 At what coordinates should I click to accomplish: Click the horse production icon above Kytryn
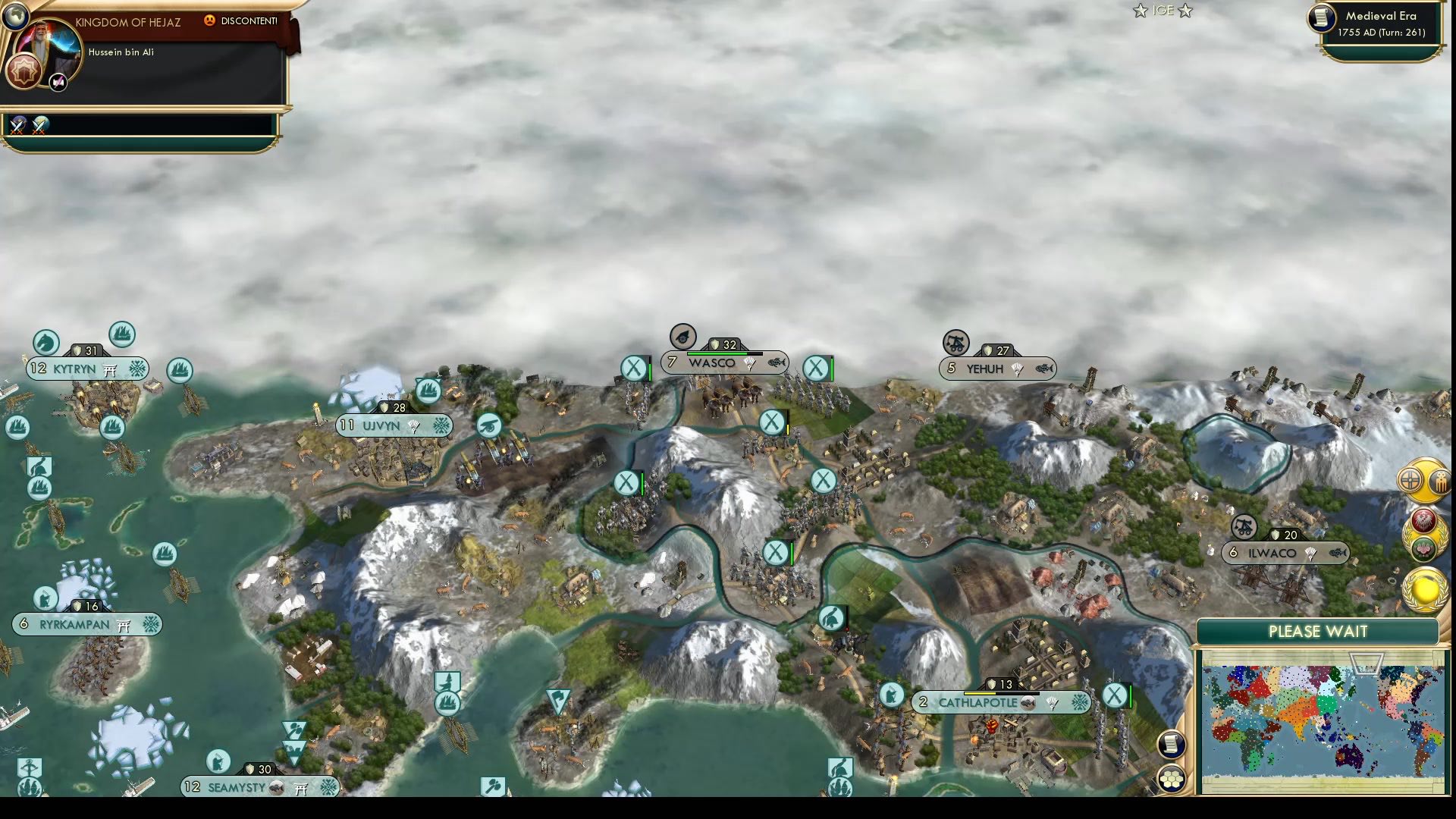point(45,343)
